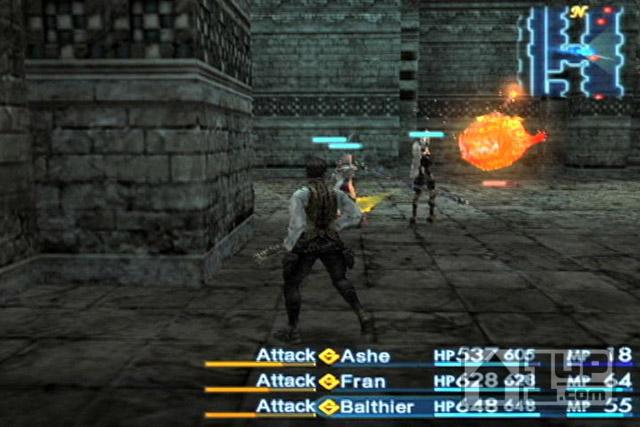Click Ashe's Attack command label
Screen dimensions: 640x427
coord(286,356)
